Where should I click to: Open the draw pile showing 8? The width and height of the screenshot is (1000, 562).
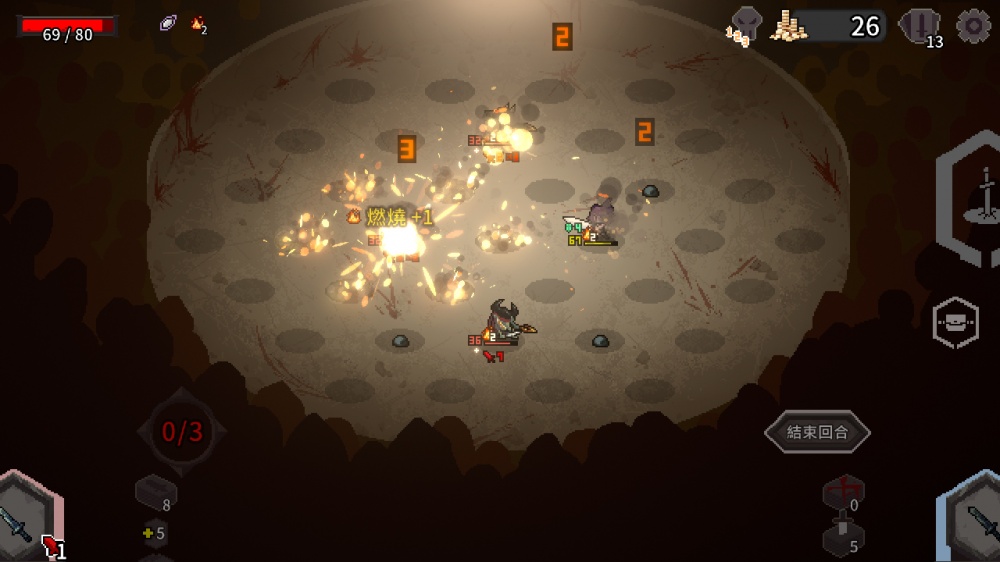click(156, 492)
